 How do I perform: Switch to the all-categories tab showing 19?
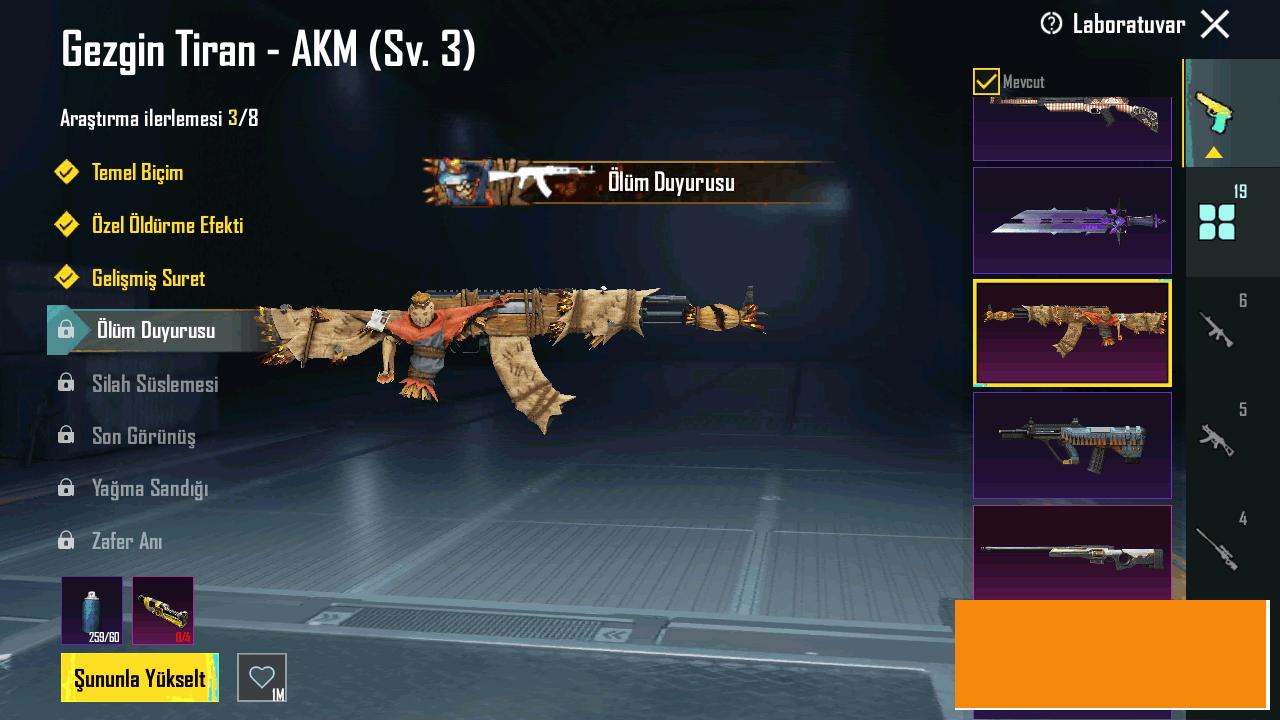(1218, 220)
